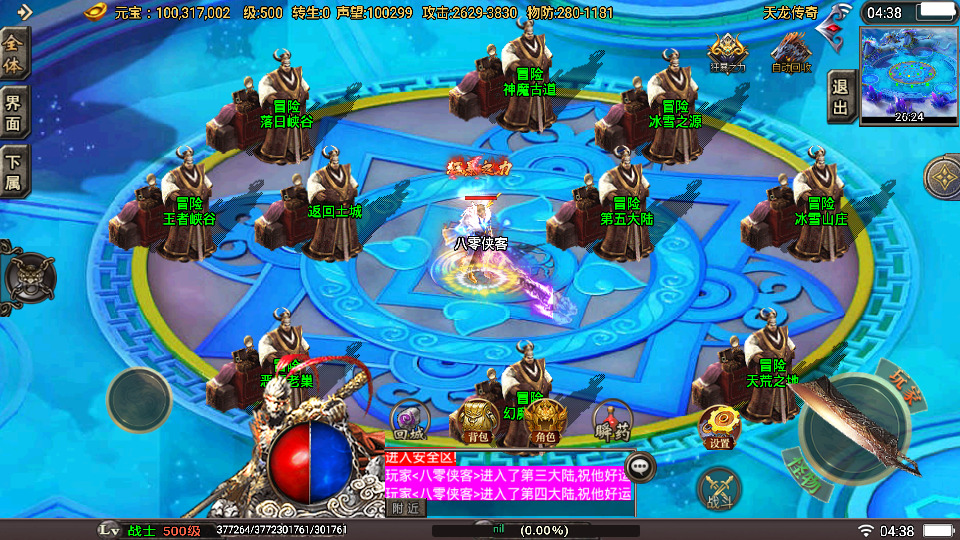Click the 退出 exit button

point(840,98)
